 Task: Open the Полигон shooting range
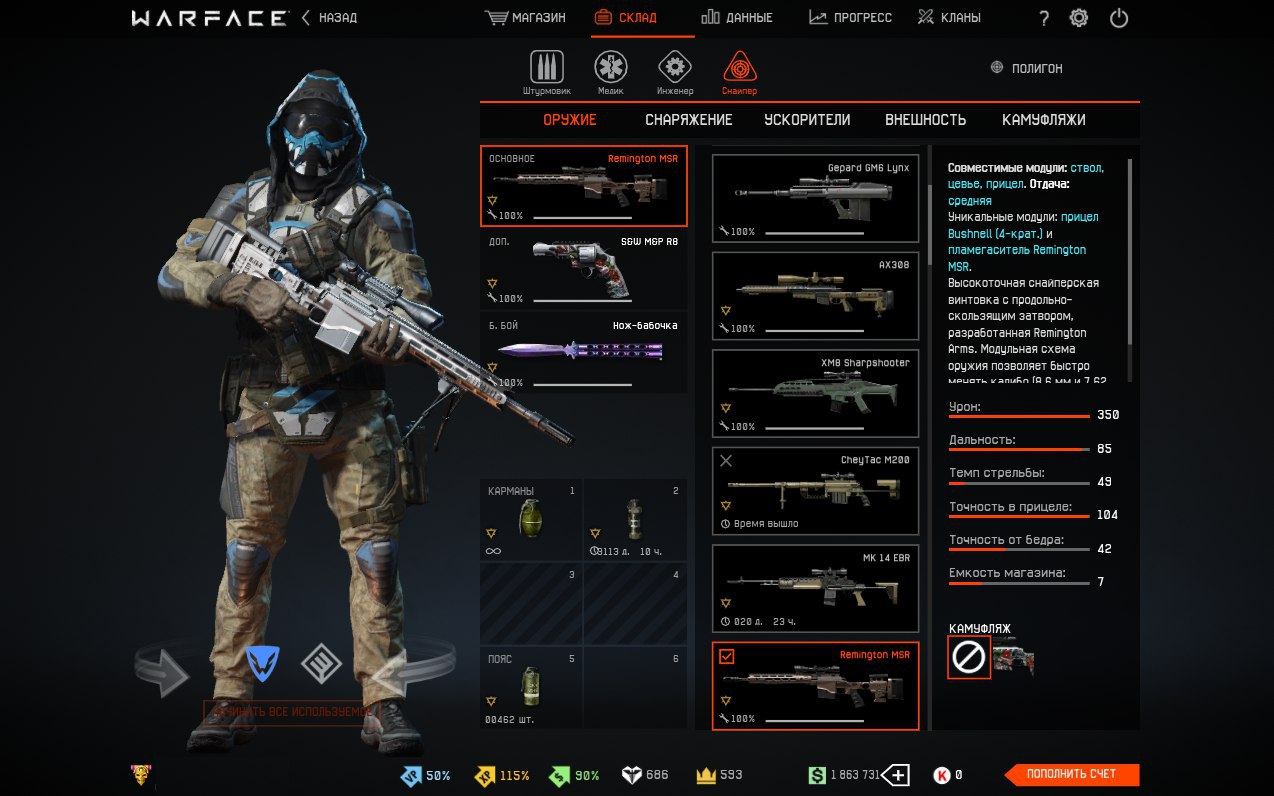[1026, 68]
